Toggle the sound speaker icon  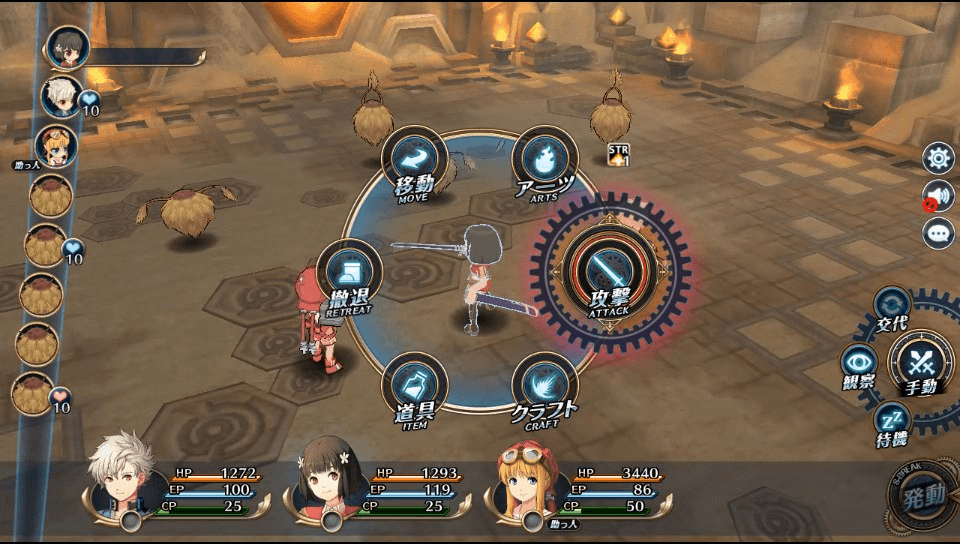pyautogui.click(x=938, y=196)
